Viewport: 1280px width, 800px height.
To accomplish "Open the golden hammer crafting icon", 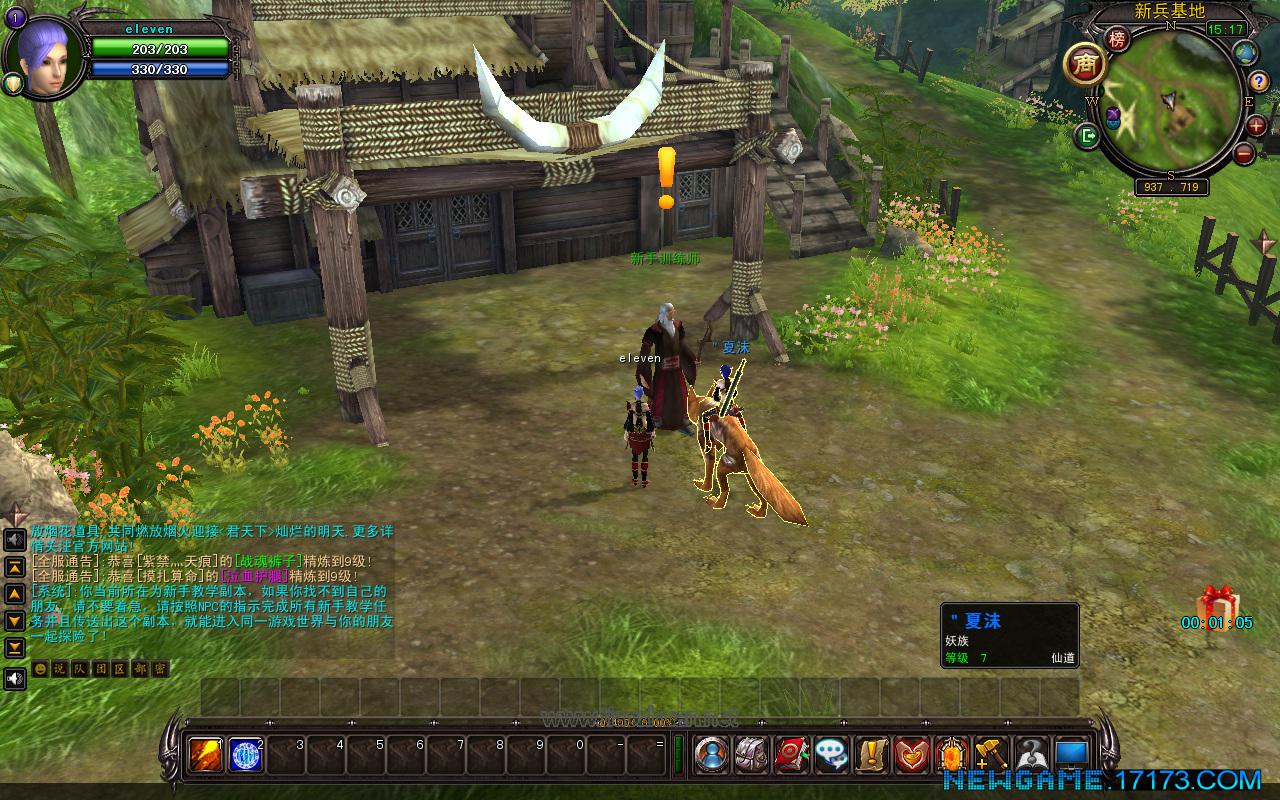I will tap(990, 755).
